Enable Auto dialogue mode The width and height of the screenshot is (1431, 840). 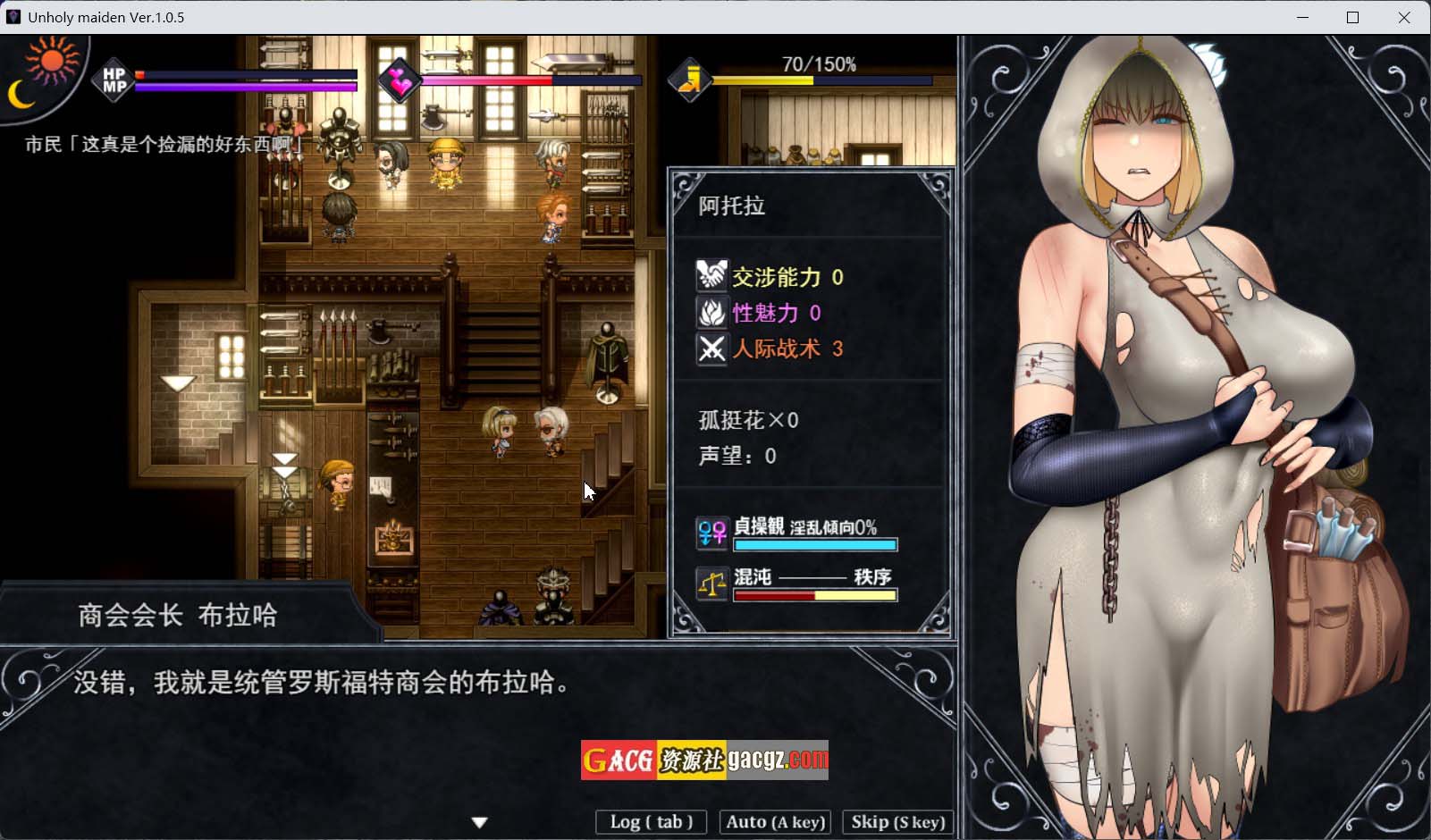tap(776, 822)
